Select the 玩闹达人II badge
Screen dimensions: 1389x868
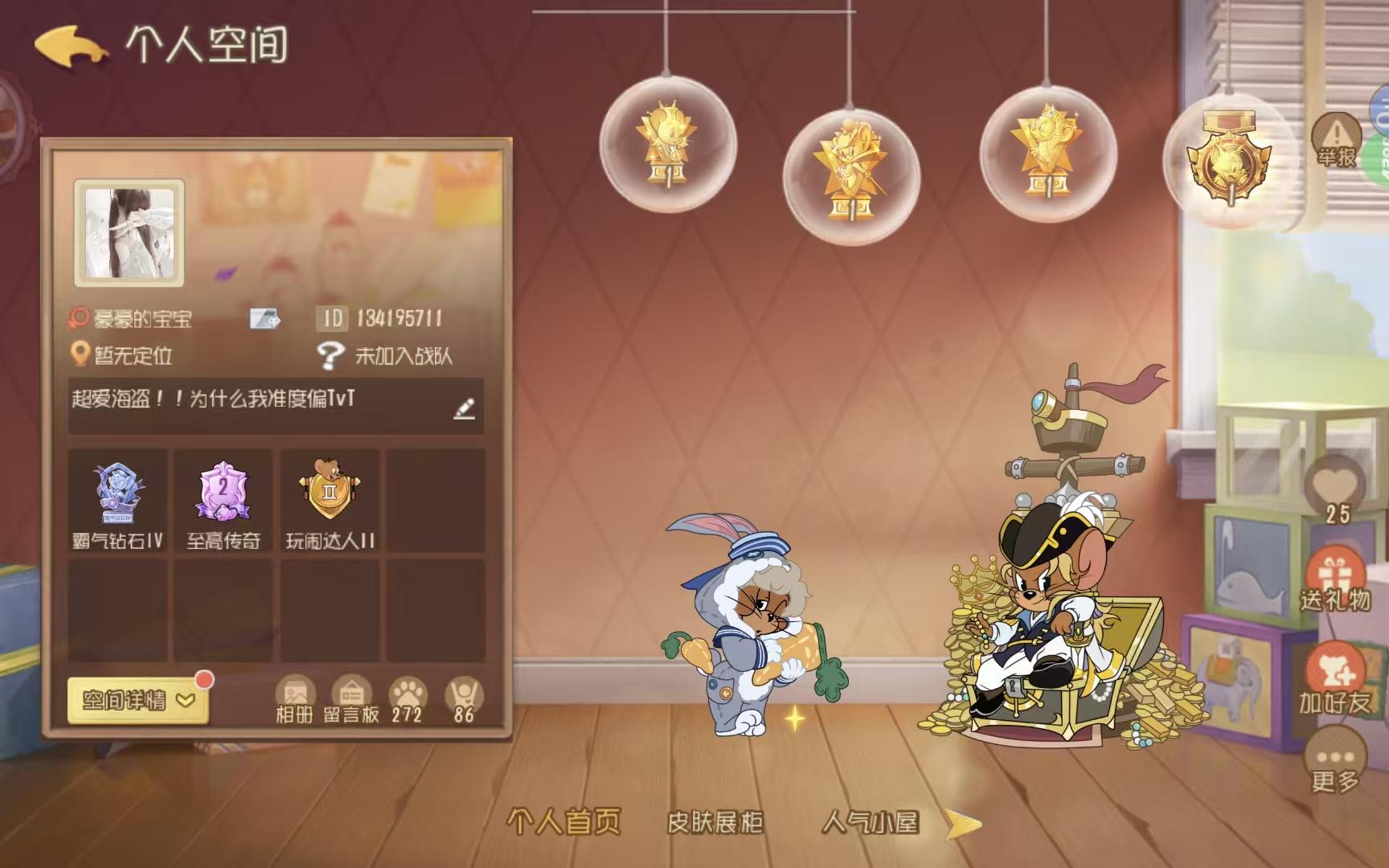pos(330,494)
